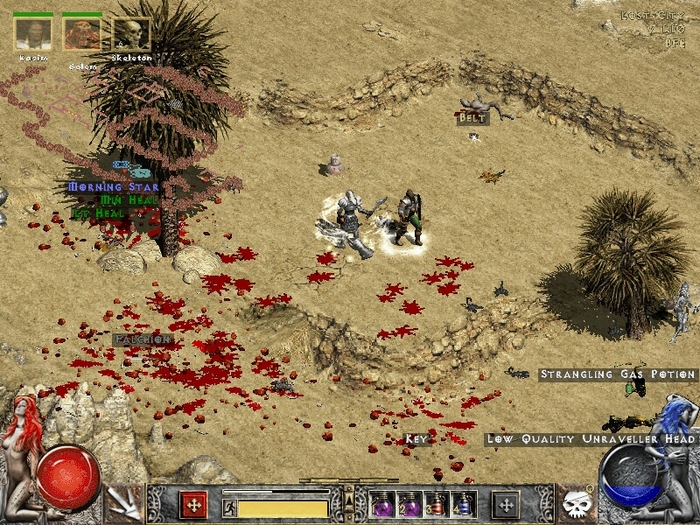Use the potion in belt slot 3
This screenshot has width=700, height=525.
point(436,503)
